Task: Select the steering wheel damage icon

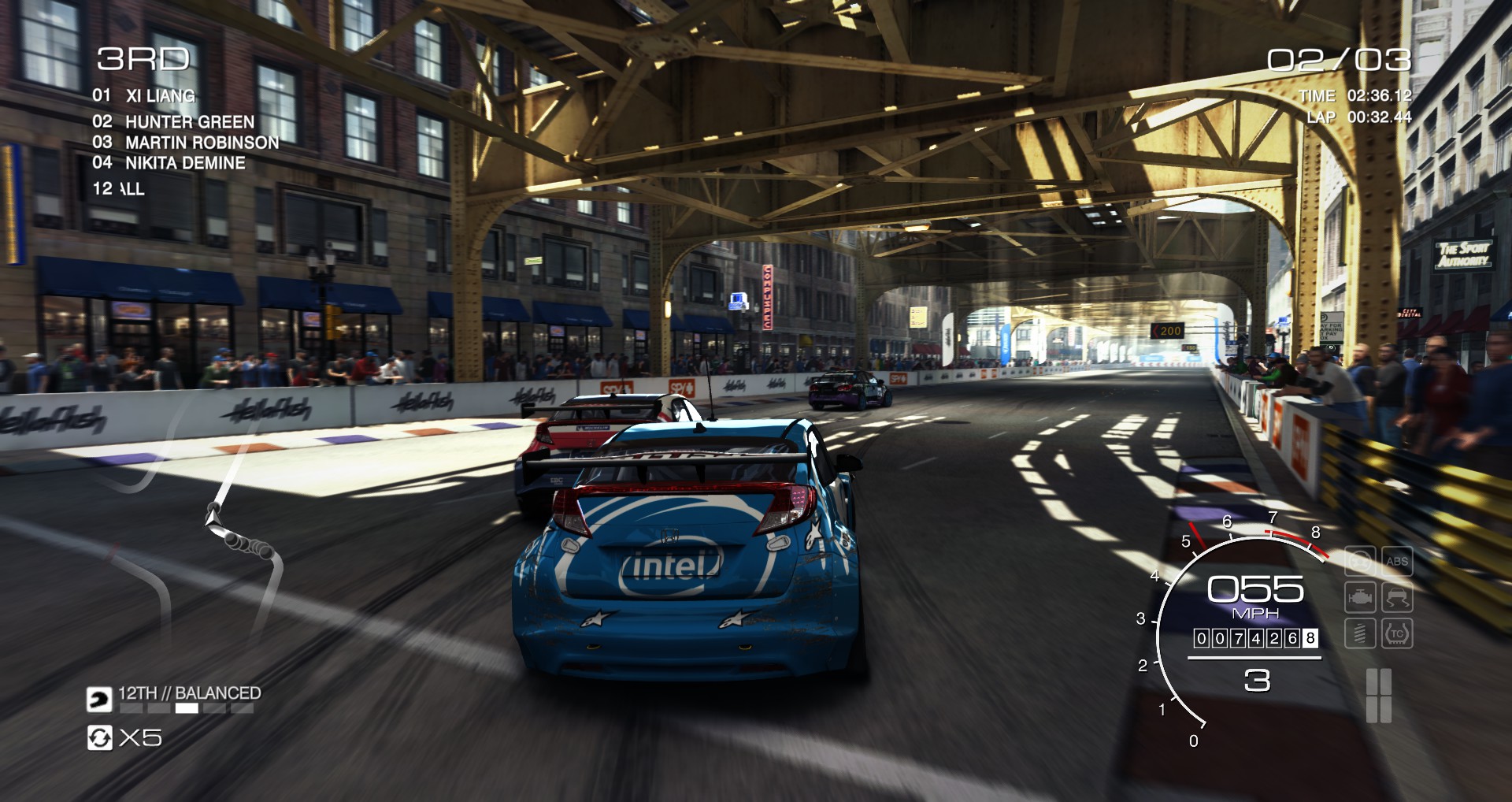Action: 1360,561
